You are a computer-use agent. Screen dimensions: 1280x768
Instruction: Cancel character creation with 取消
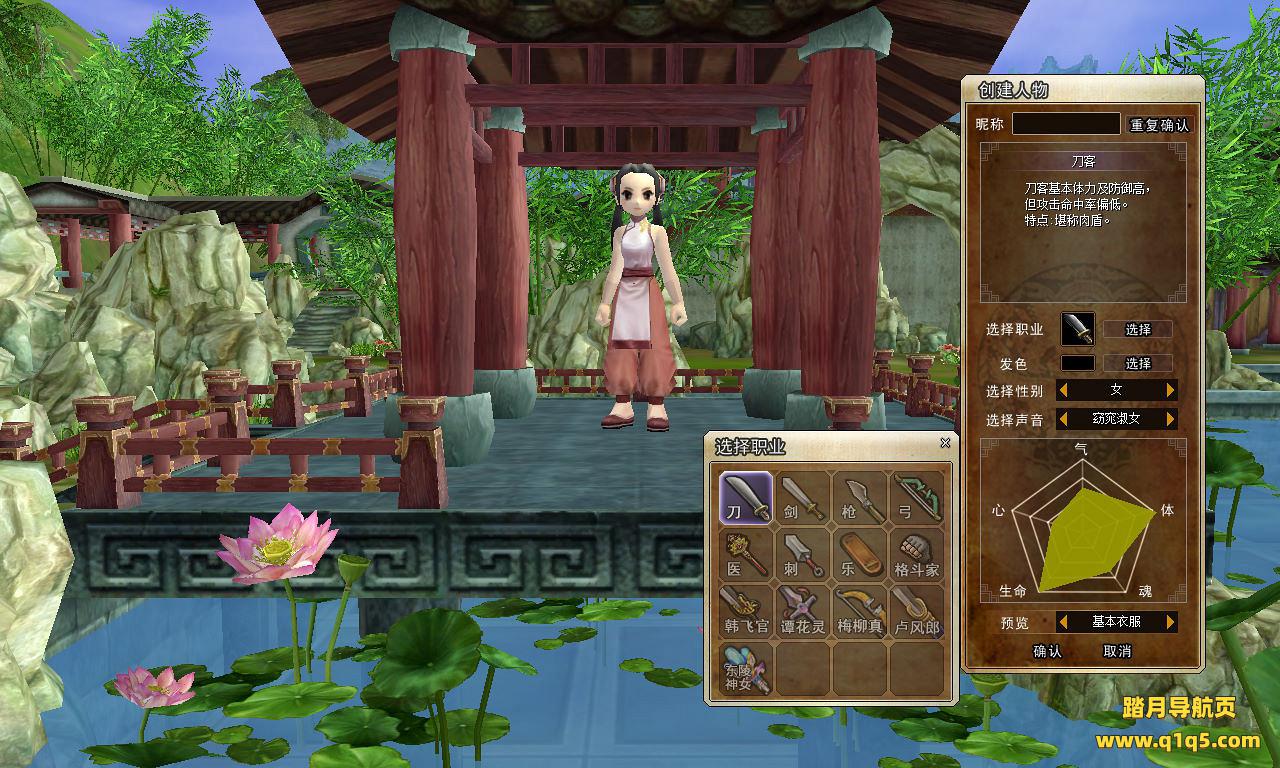(1117, 651)
